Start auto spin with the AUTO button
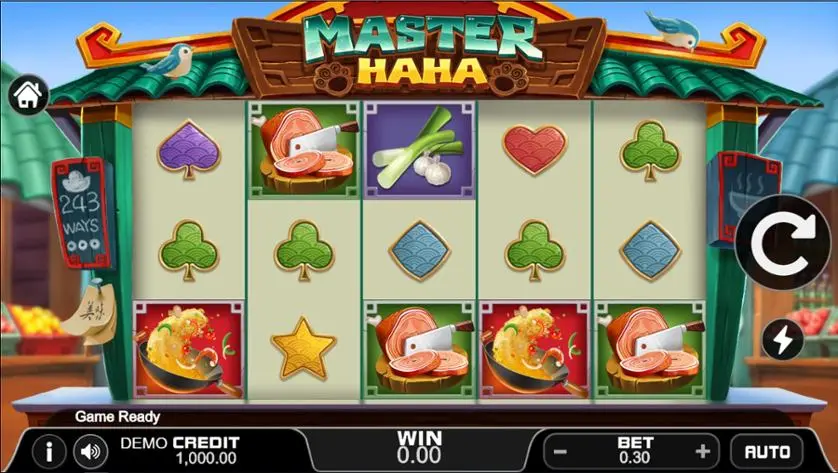 [767, 452]
